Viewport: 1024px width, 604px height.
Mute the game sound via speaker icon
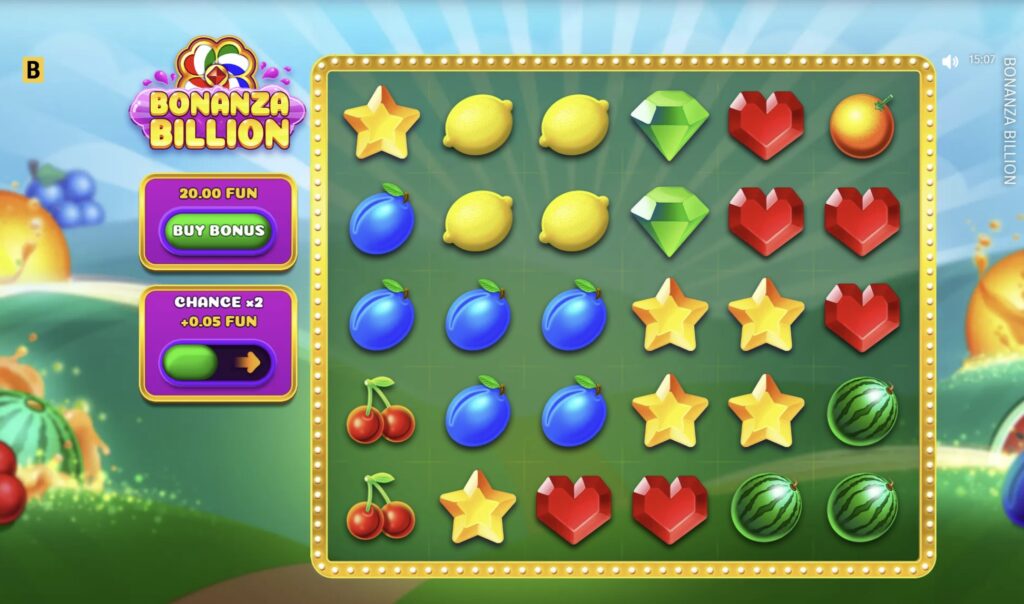950,61
